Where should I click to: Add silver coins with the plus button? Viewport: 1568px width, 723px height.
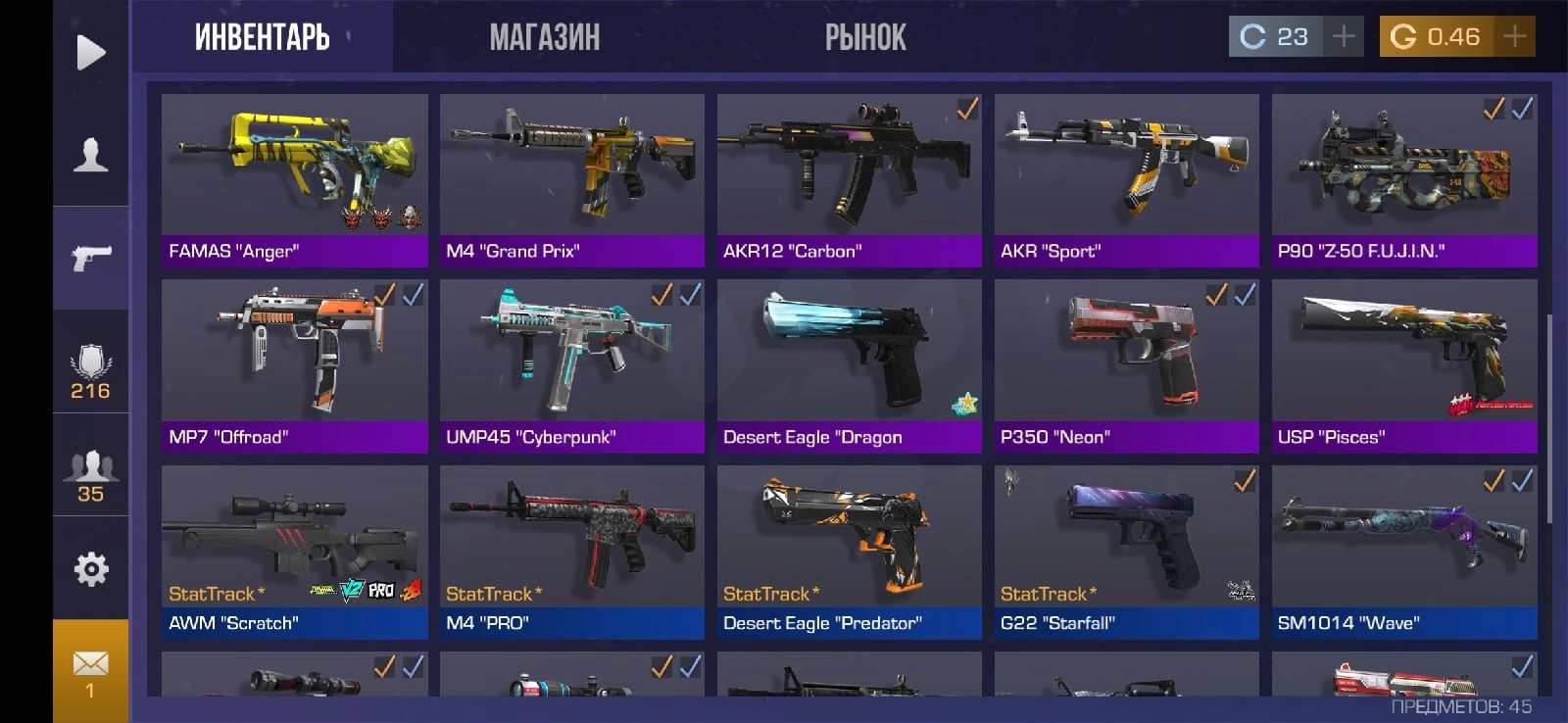pyautogui.click(x=1344, y=37)
